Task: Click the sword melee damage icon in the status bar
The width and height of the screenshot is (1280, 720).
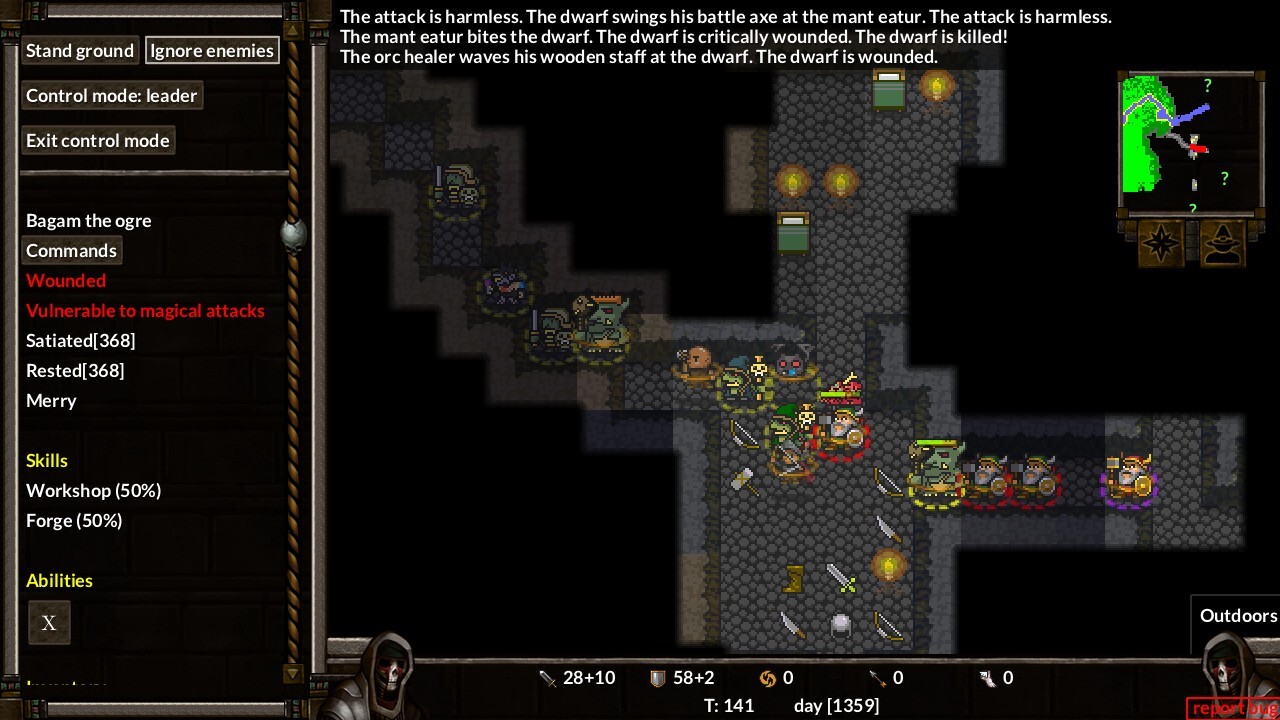Action: point(548,677)
